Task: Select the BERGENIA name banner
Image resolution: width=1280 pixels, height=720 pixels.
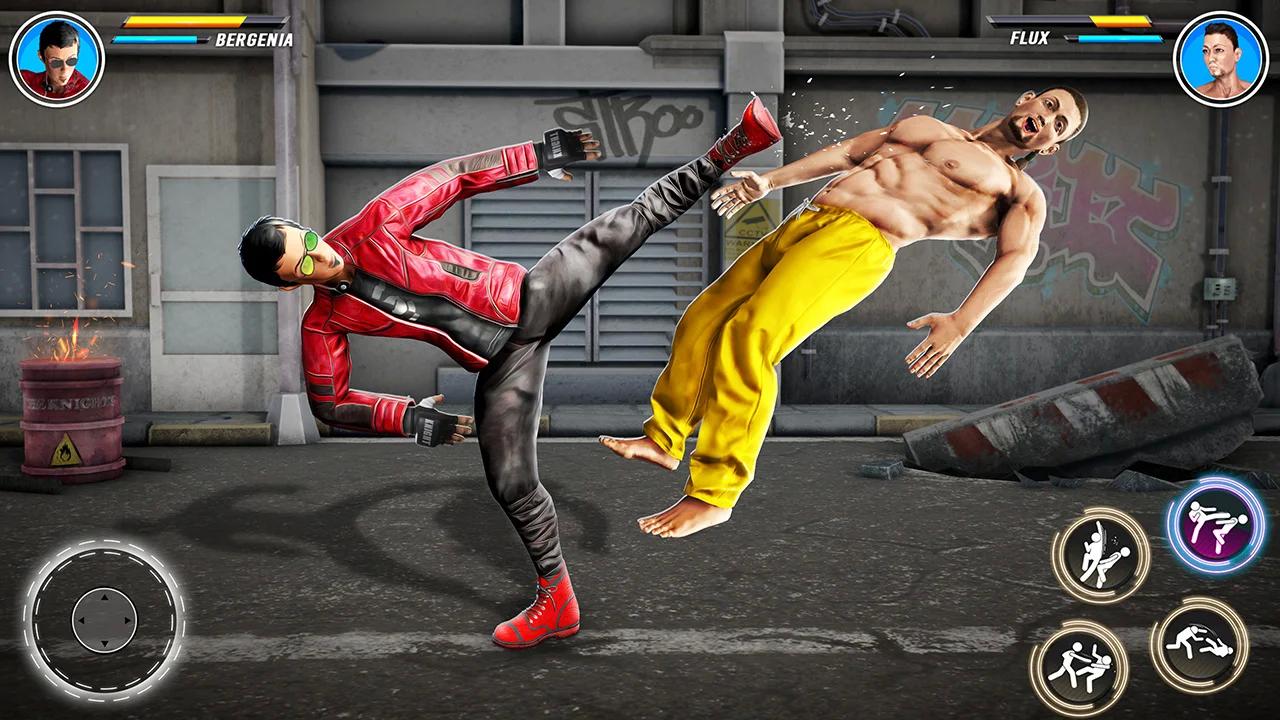Action: coord(253,40)
